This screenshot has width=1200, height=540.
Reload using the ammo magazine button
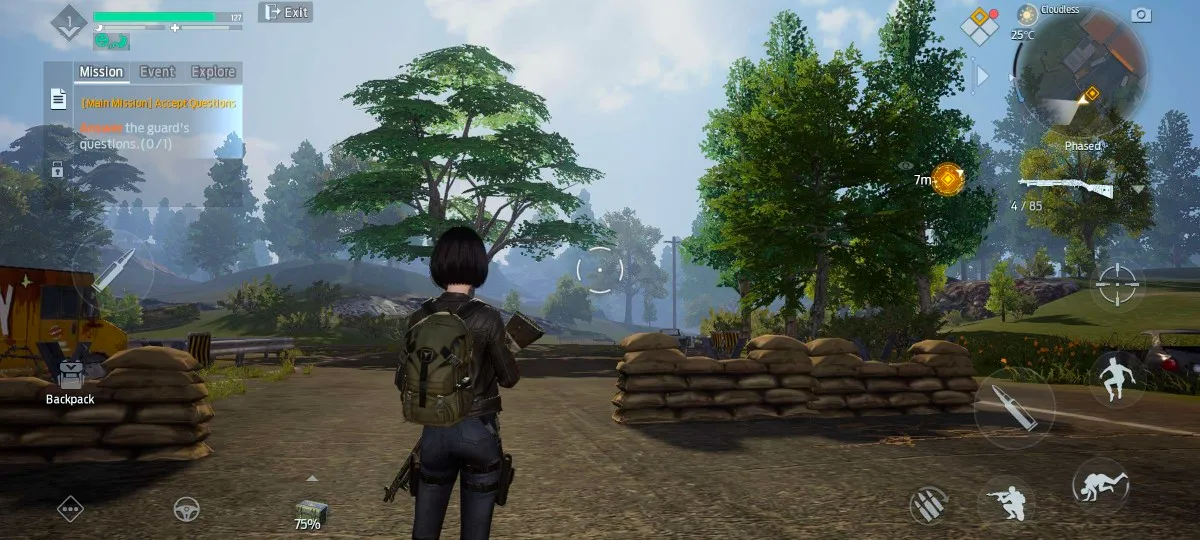tap(929, 505)
